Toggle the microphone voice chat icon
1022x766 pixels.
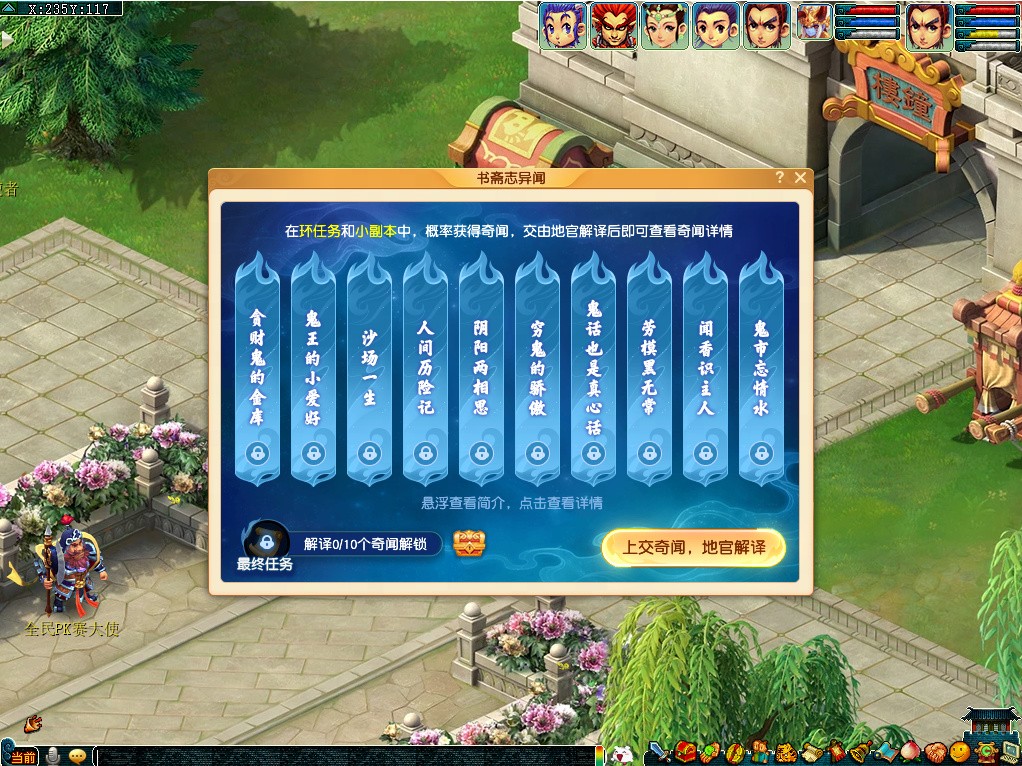click(53, 756)
